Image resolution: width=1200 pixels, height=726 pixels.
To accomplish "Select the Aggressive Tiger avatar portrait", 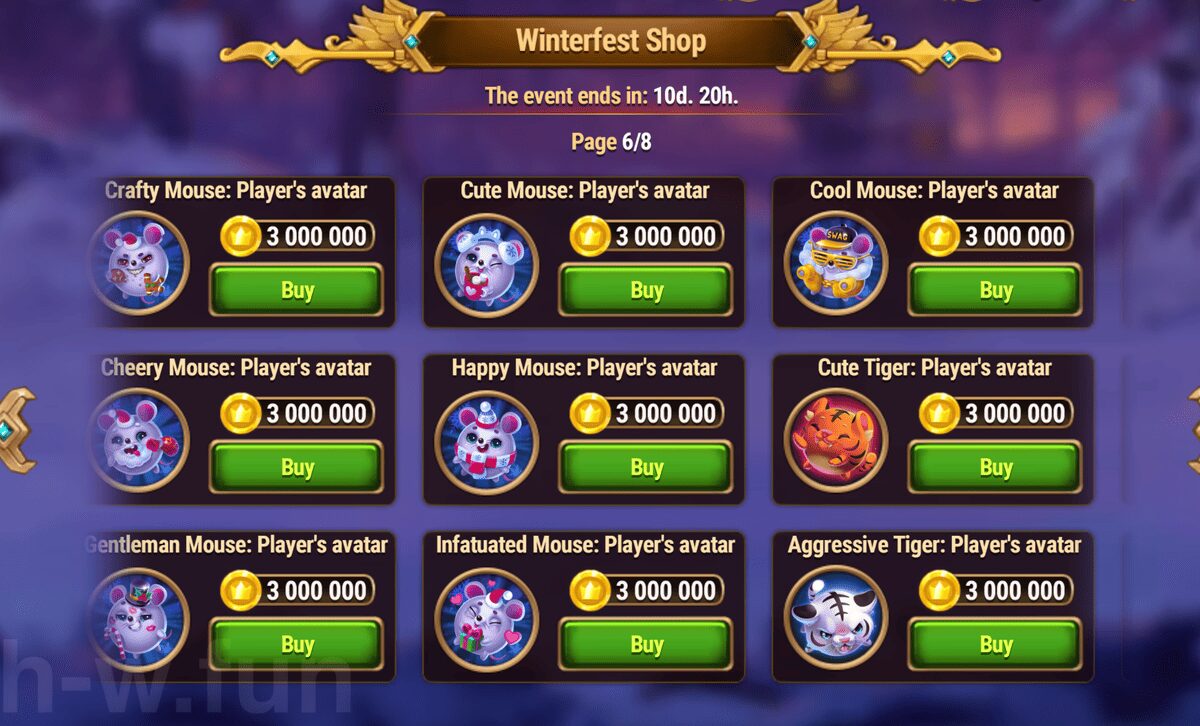I will click(x=835, y=619).
